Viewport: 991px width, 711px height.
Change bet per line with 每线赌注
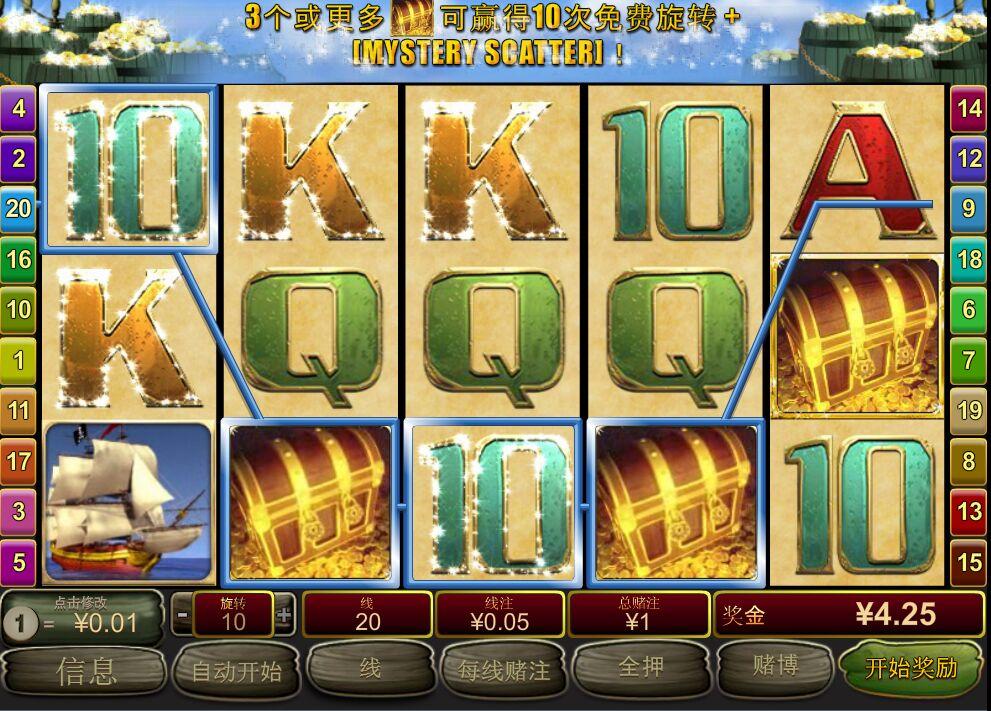point(503,670)
